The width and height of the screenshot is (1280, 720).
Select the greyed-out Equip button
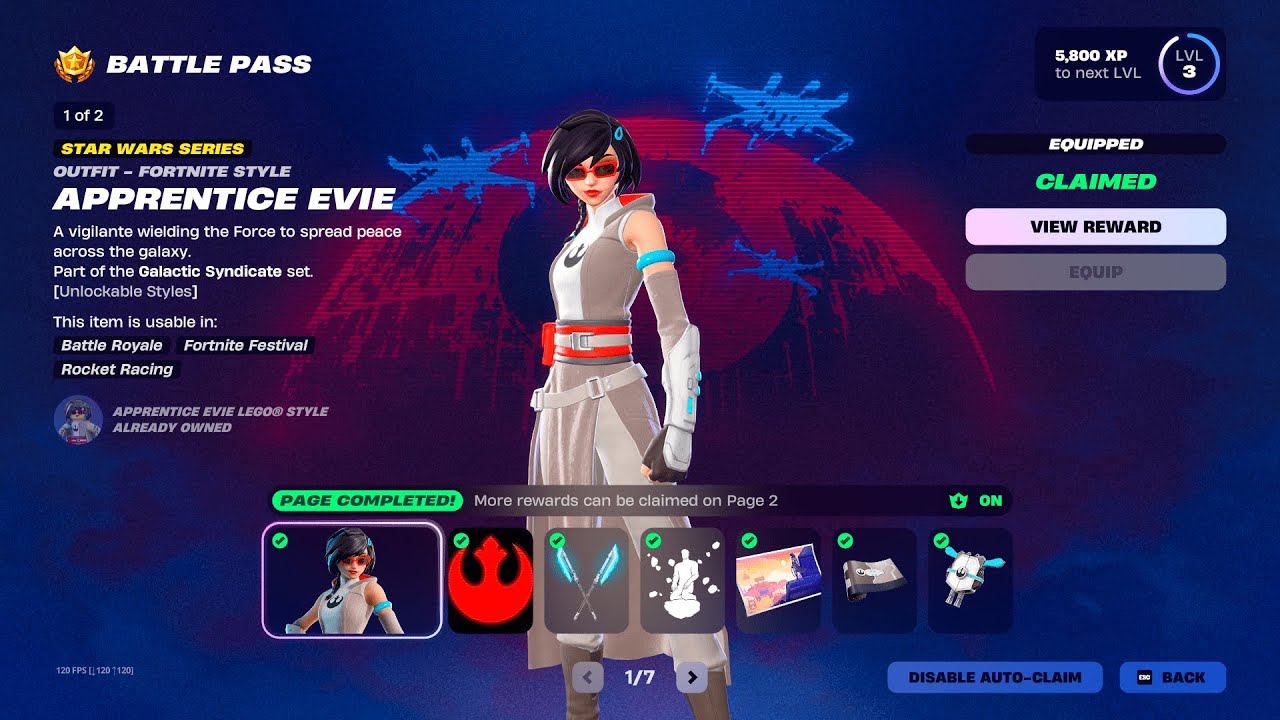point(1095,272)
